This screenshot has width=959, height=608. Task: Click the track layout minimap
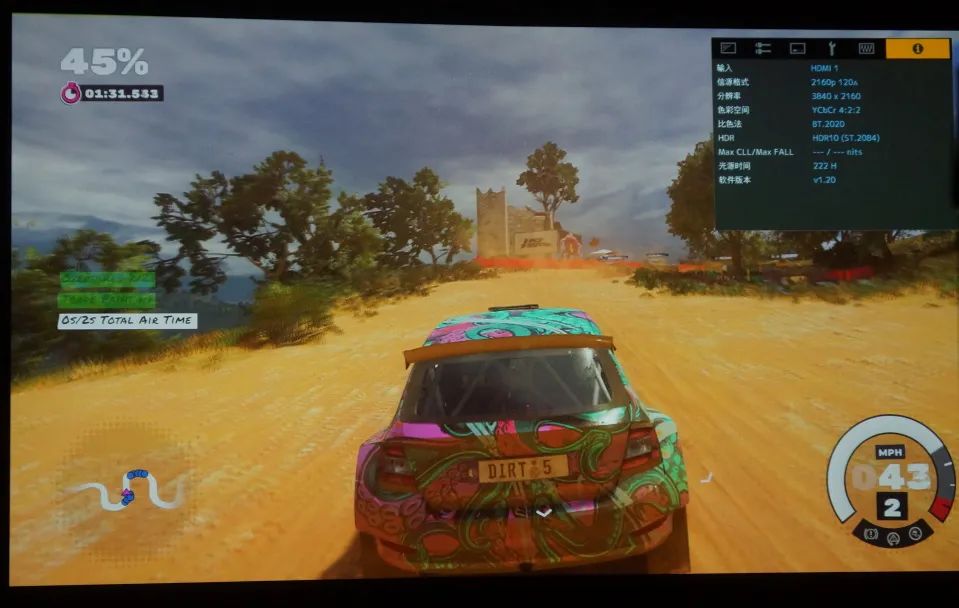tap(128, 489)
